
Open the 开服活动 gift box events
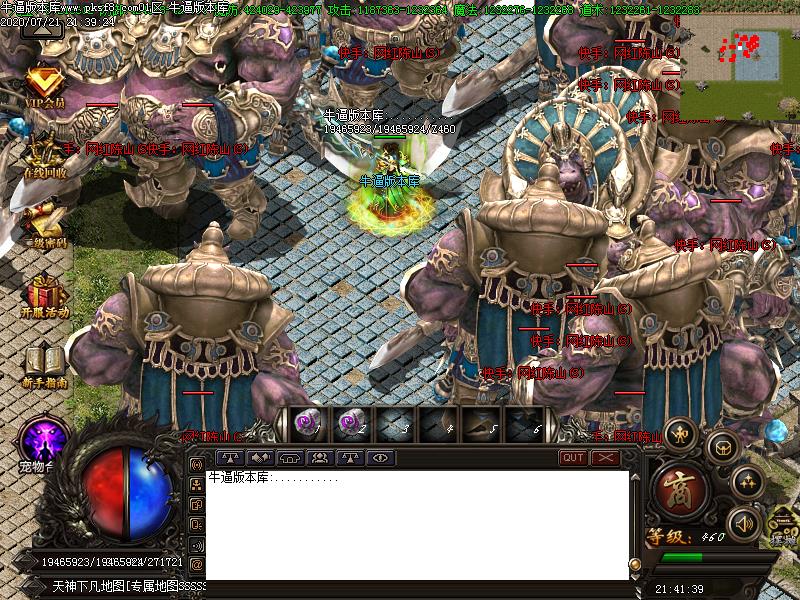pyautogui.click(x=44, y=295)
